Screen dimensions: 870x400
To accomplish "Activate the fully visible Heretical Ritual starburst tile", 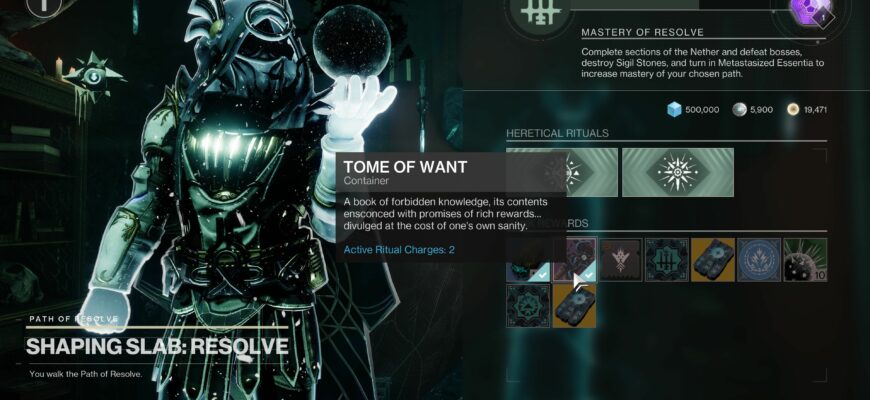I will [x=678, y=173].
